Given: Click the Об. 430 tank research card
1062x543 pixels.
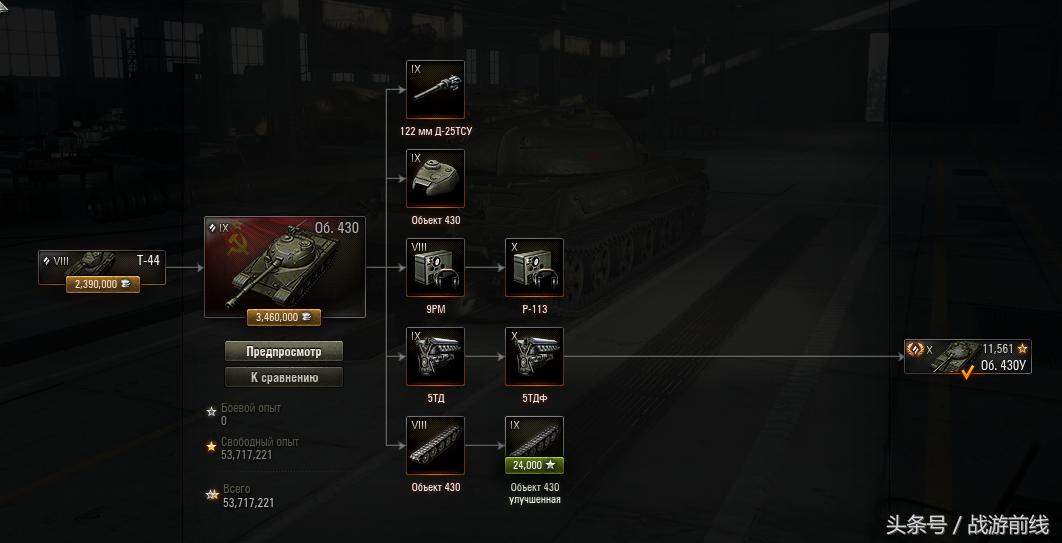Looking at the screenshot, I should (284, 262).
